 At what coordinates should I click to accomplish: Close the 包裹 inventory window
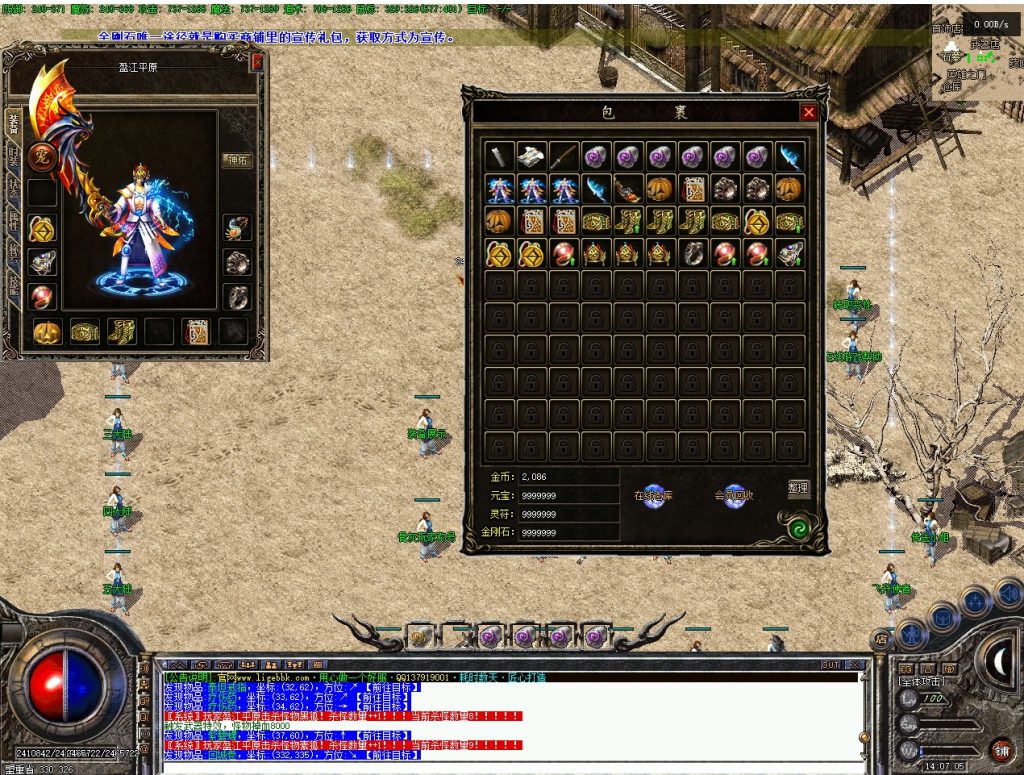click(x=808, y=113)
